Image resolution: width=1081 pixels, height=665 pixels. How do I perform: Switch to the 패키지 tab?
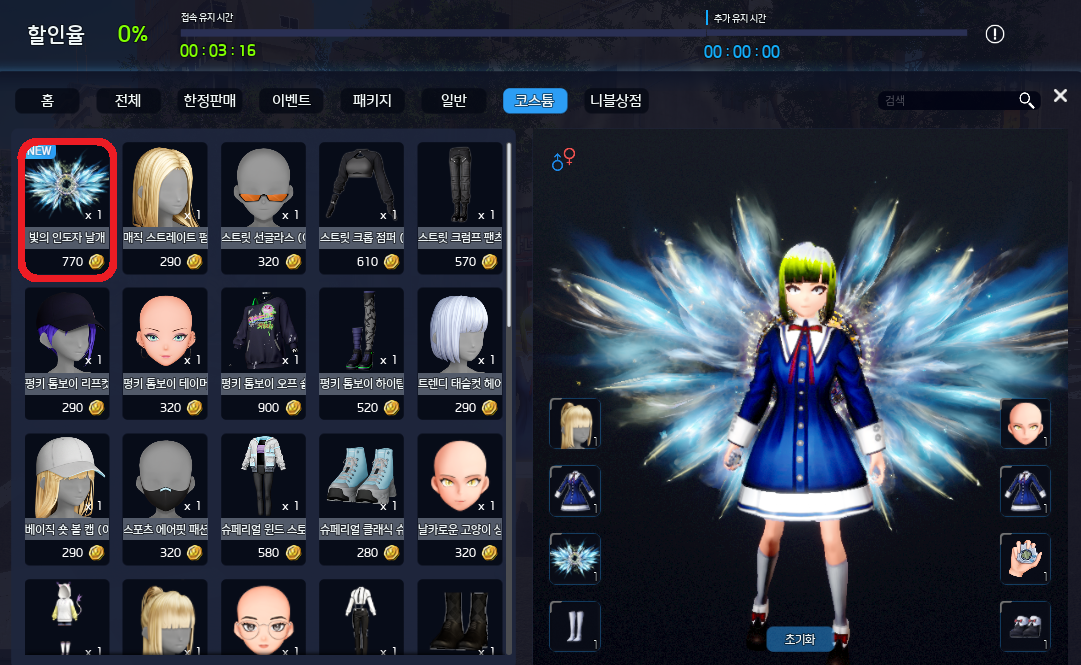(372, 101)
